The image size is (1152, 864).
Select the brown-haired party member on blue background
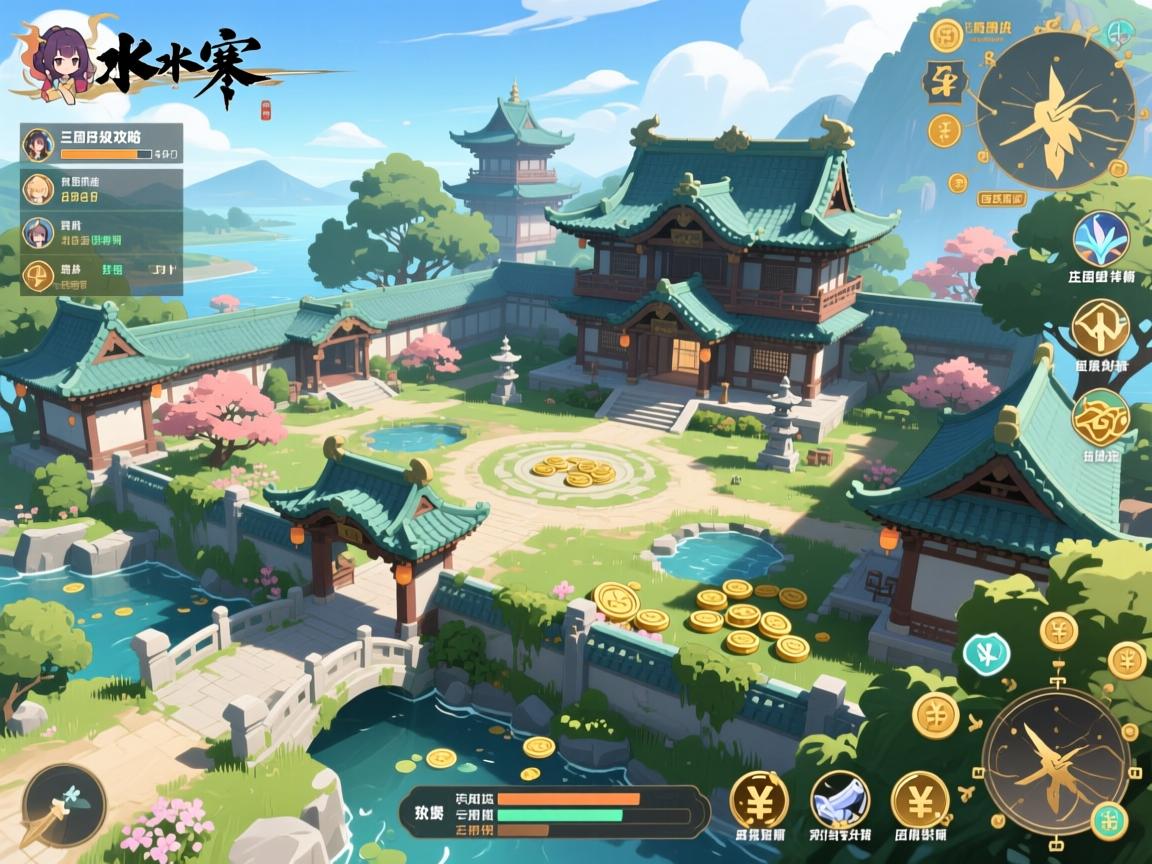pyautogui.click(x=37, y=232)
